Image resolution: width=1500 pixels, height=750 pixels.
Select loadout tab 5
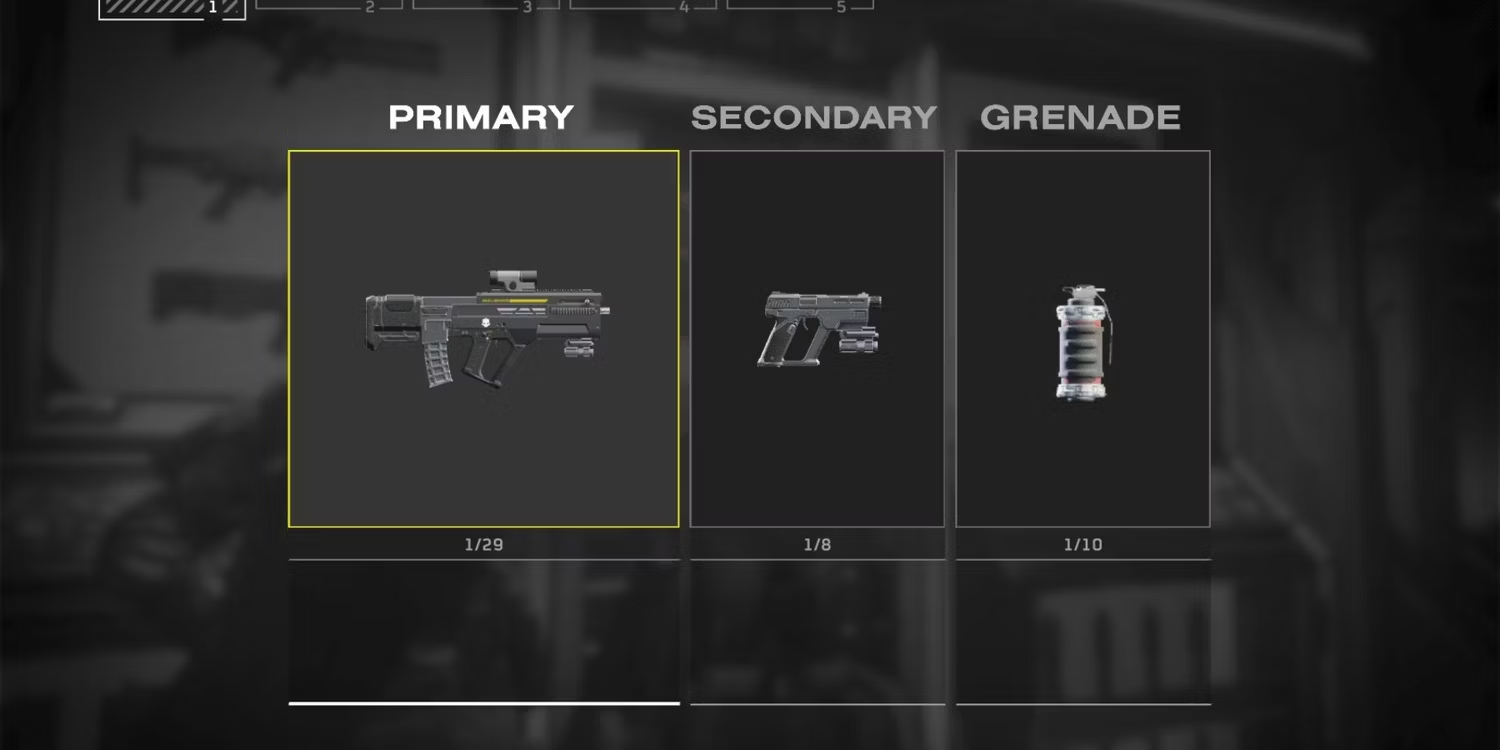[800, 5]
